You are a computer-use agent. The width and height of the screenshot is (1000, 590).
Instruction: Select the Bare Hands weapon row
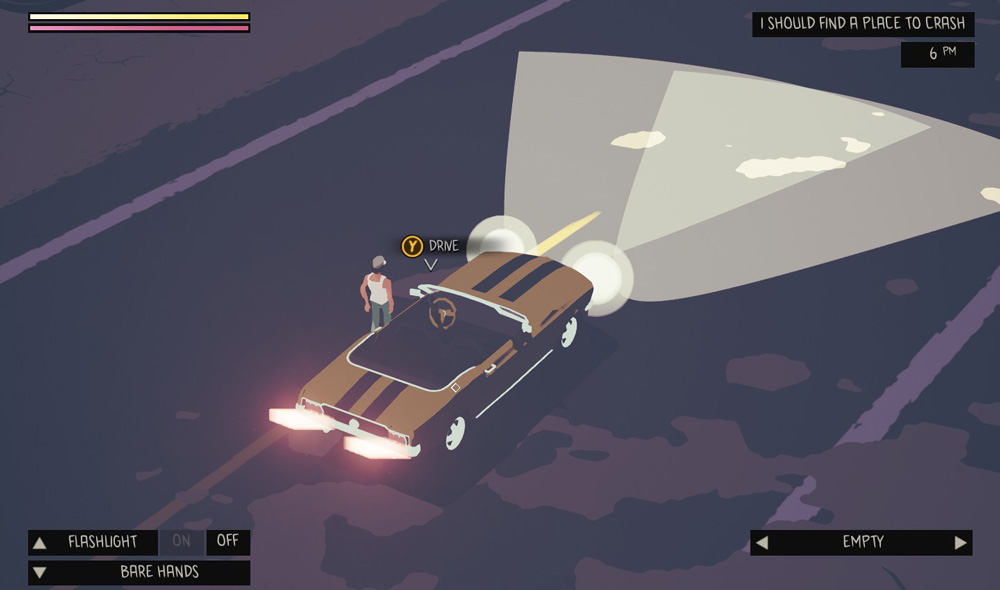pos(159,573)
